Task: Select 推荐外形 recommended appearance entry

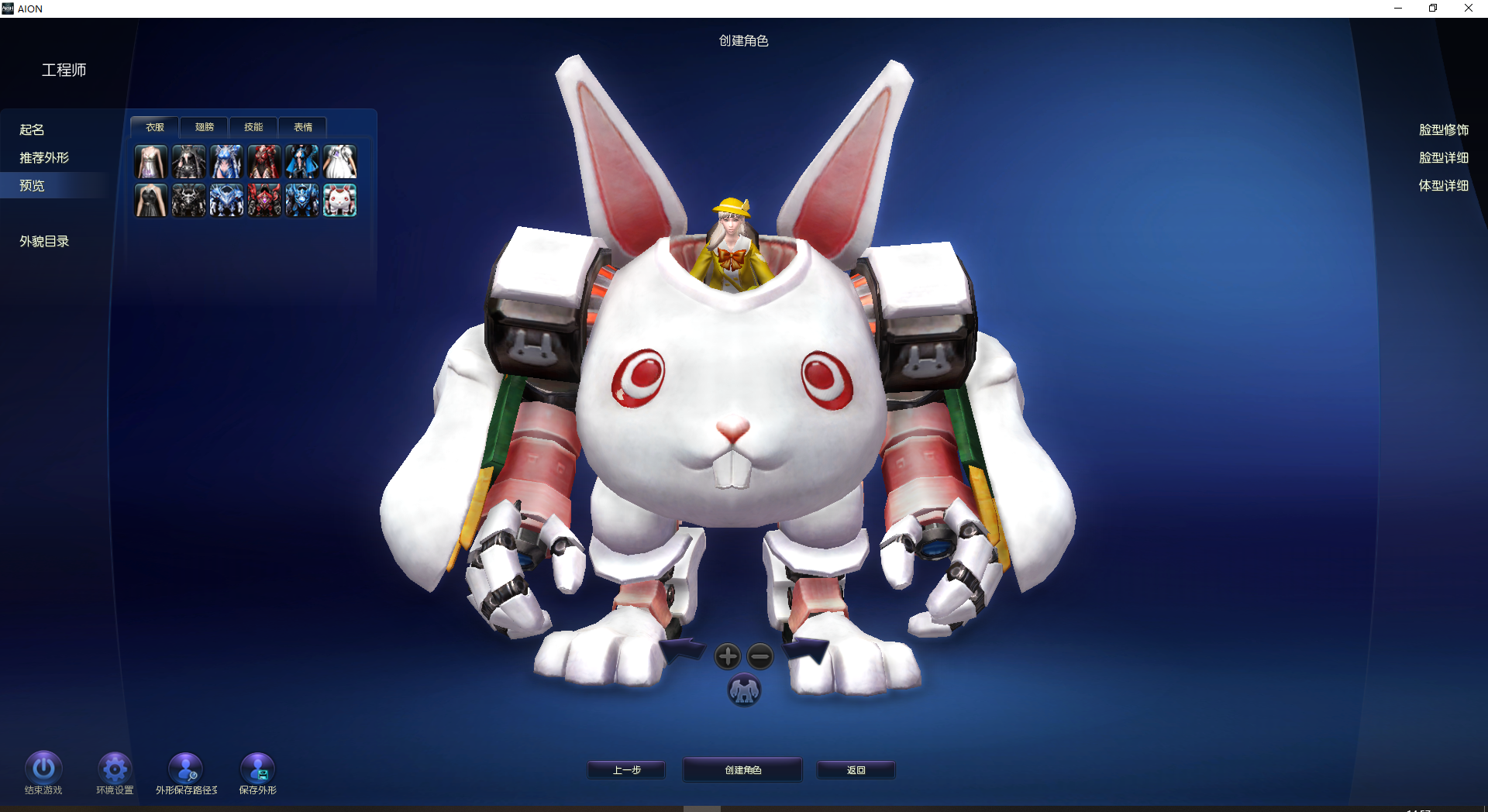Action: 44,158
